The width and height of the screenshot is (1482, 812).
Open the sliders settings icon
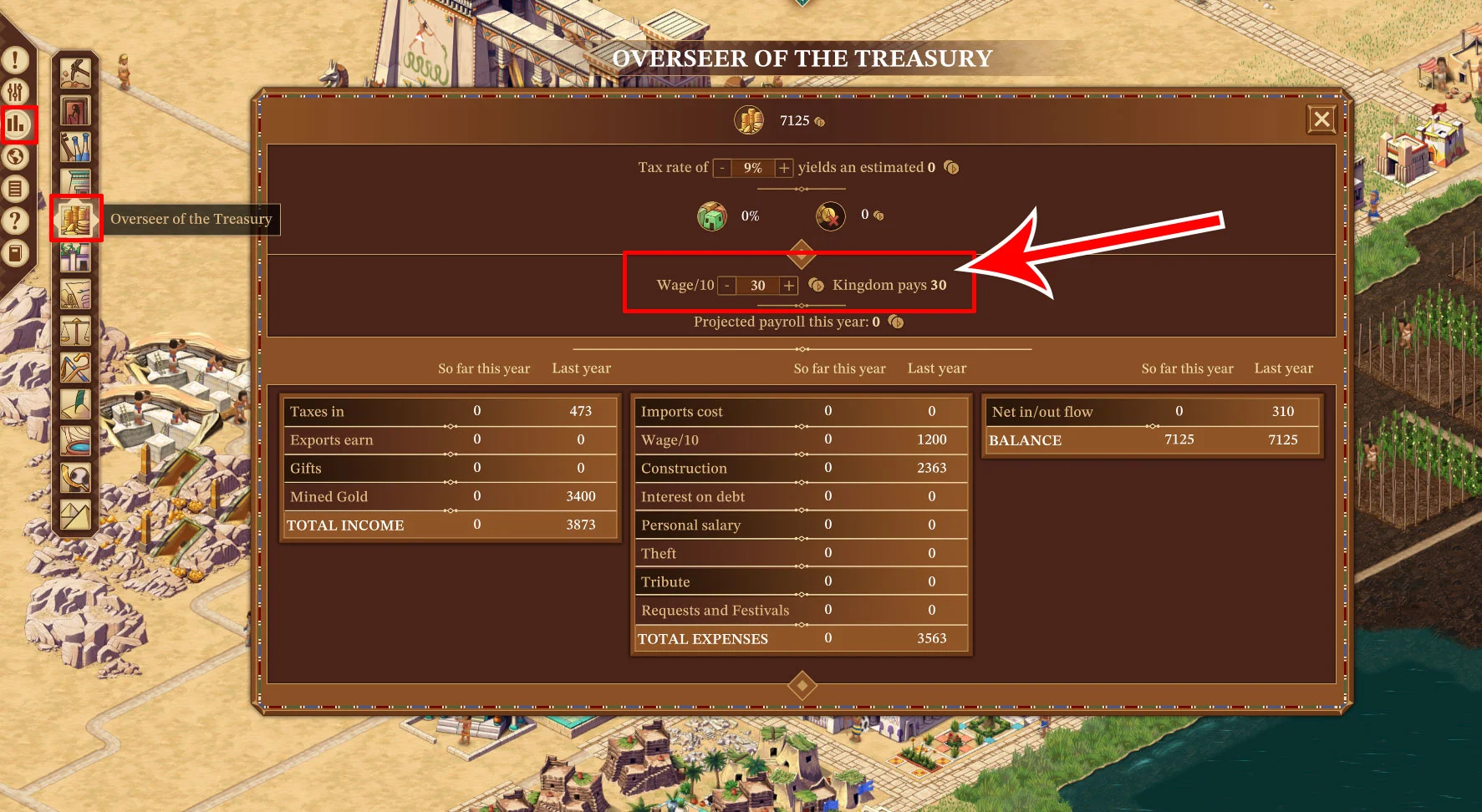coord(16,92)
